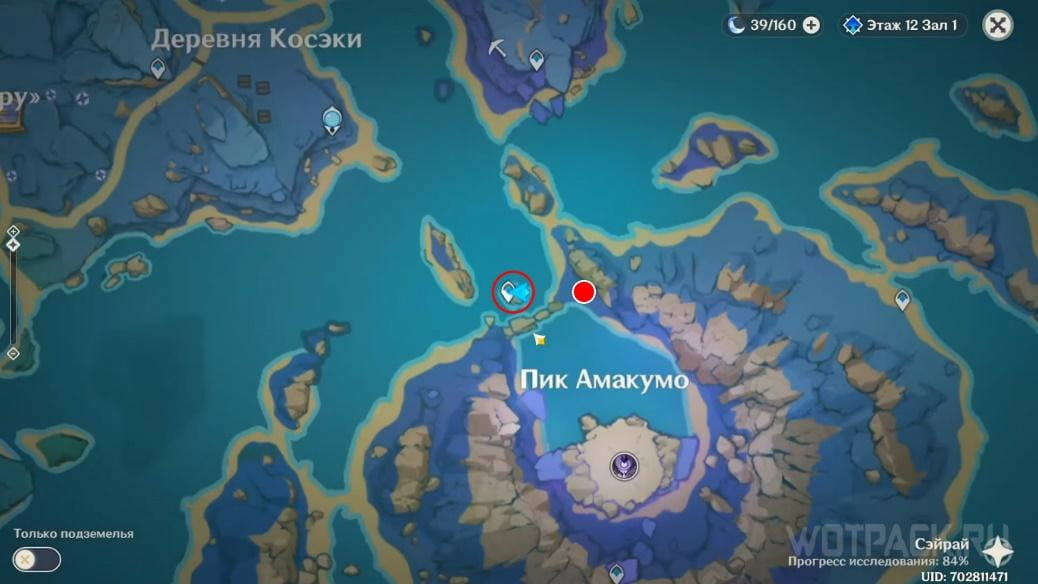Select the teleport waypoint under Деревня Косэки label
The width and height of the screenshot is (1038, 584).
(157, 68)
